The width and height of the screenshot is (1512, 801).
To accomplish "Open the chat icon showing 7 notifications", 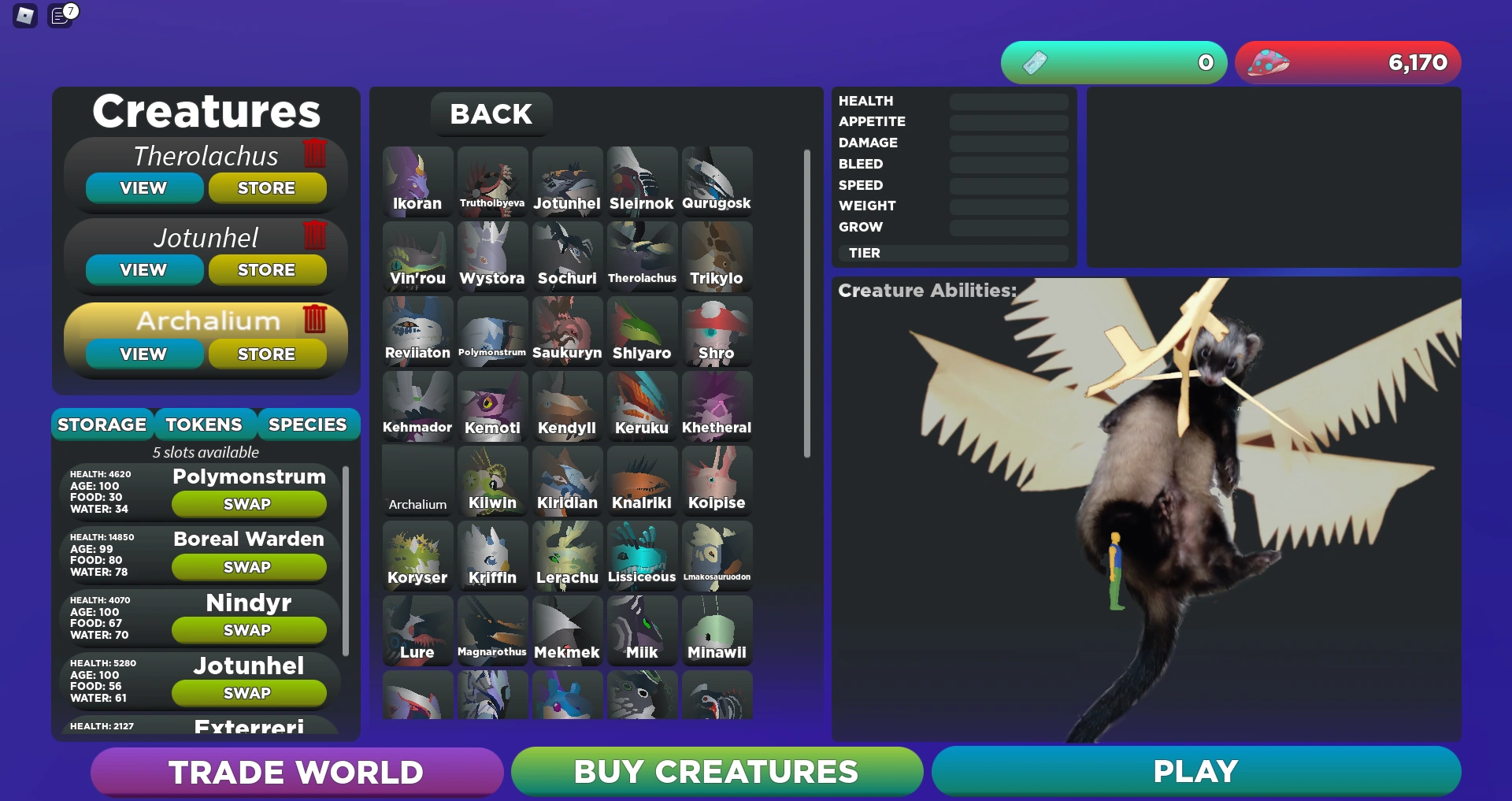I will tap(60, 16).
